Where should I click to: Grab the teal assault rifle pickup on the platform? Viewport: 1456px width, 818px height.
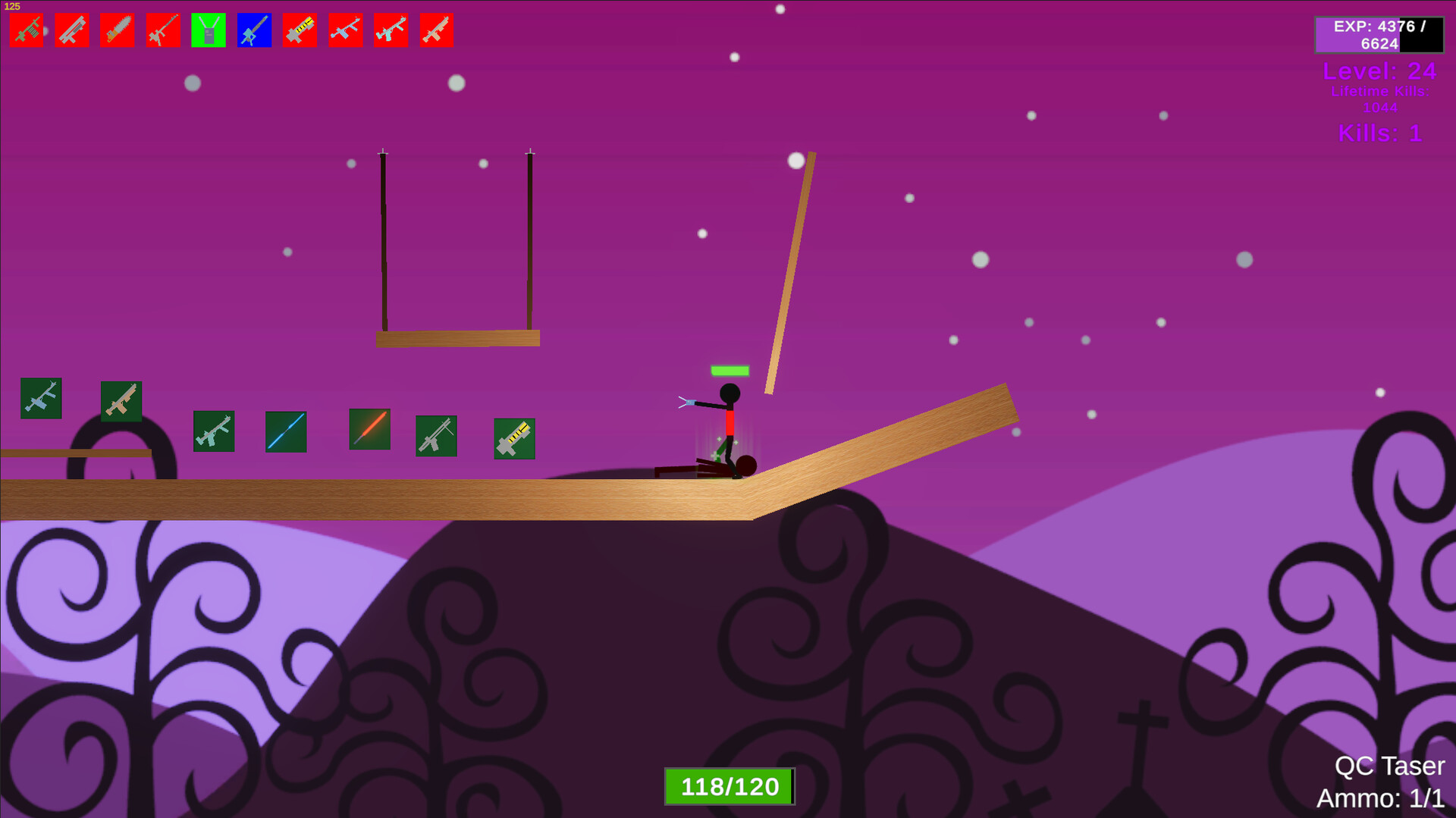click(214, 432)
